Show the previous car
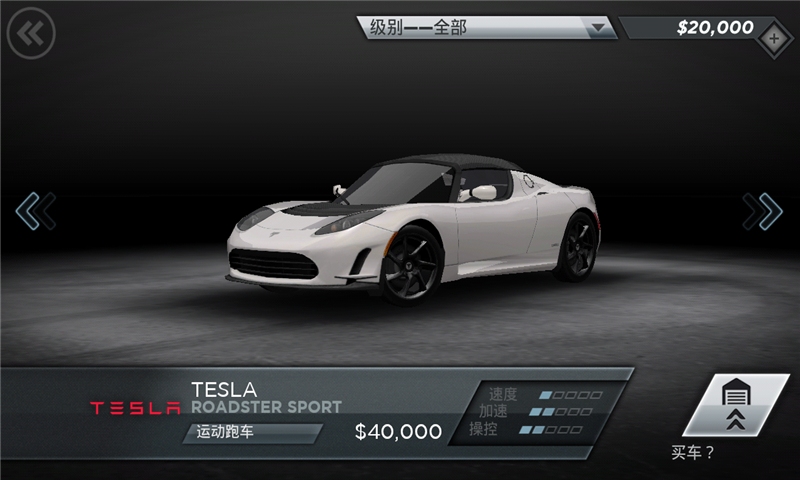This screenshot has height=480, width=800. [35, 211]
